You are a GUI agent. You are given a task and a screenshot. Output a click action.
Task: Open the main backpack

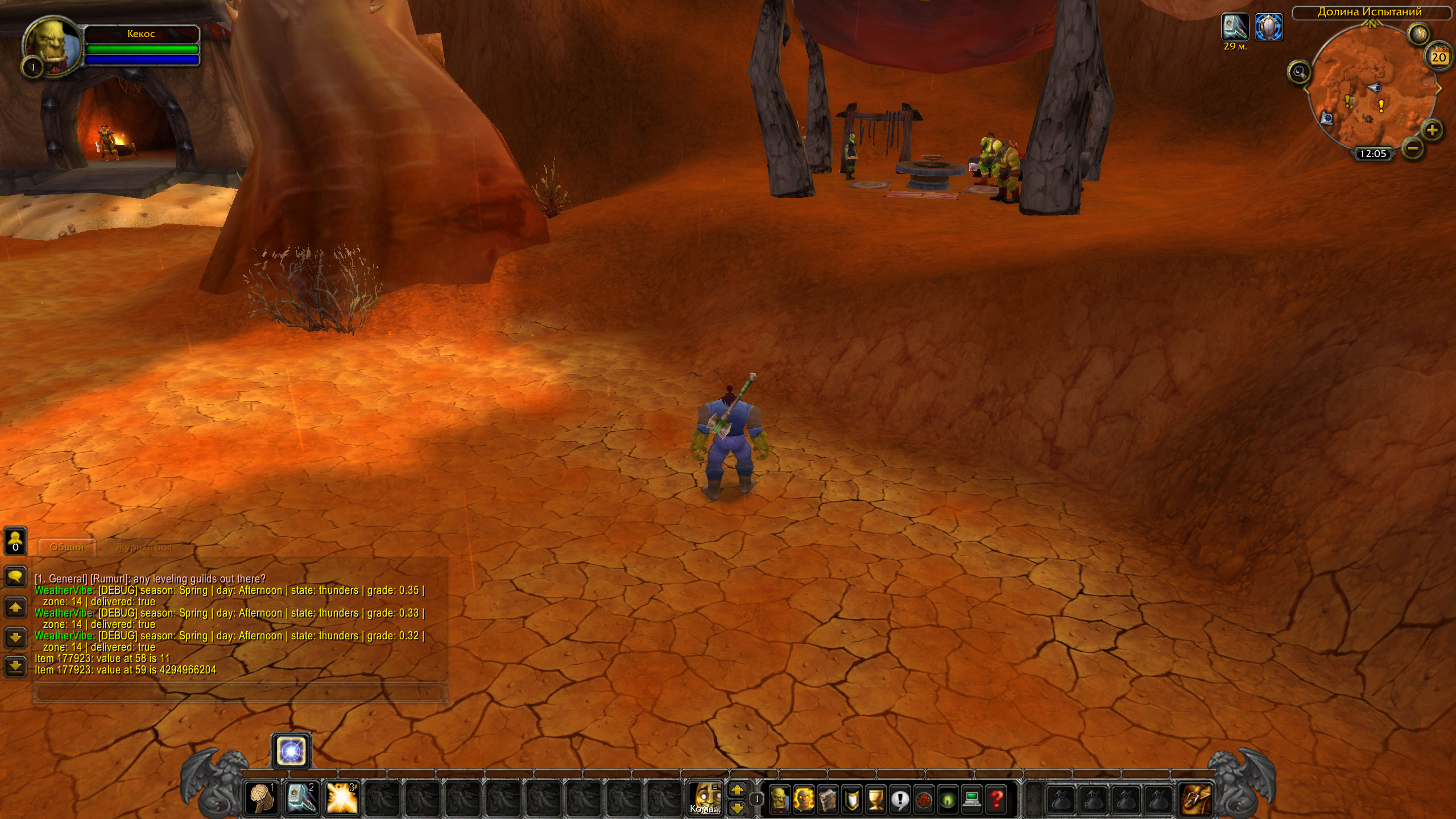(x=1194, y=799)
